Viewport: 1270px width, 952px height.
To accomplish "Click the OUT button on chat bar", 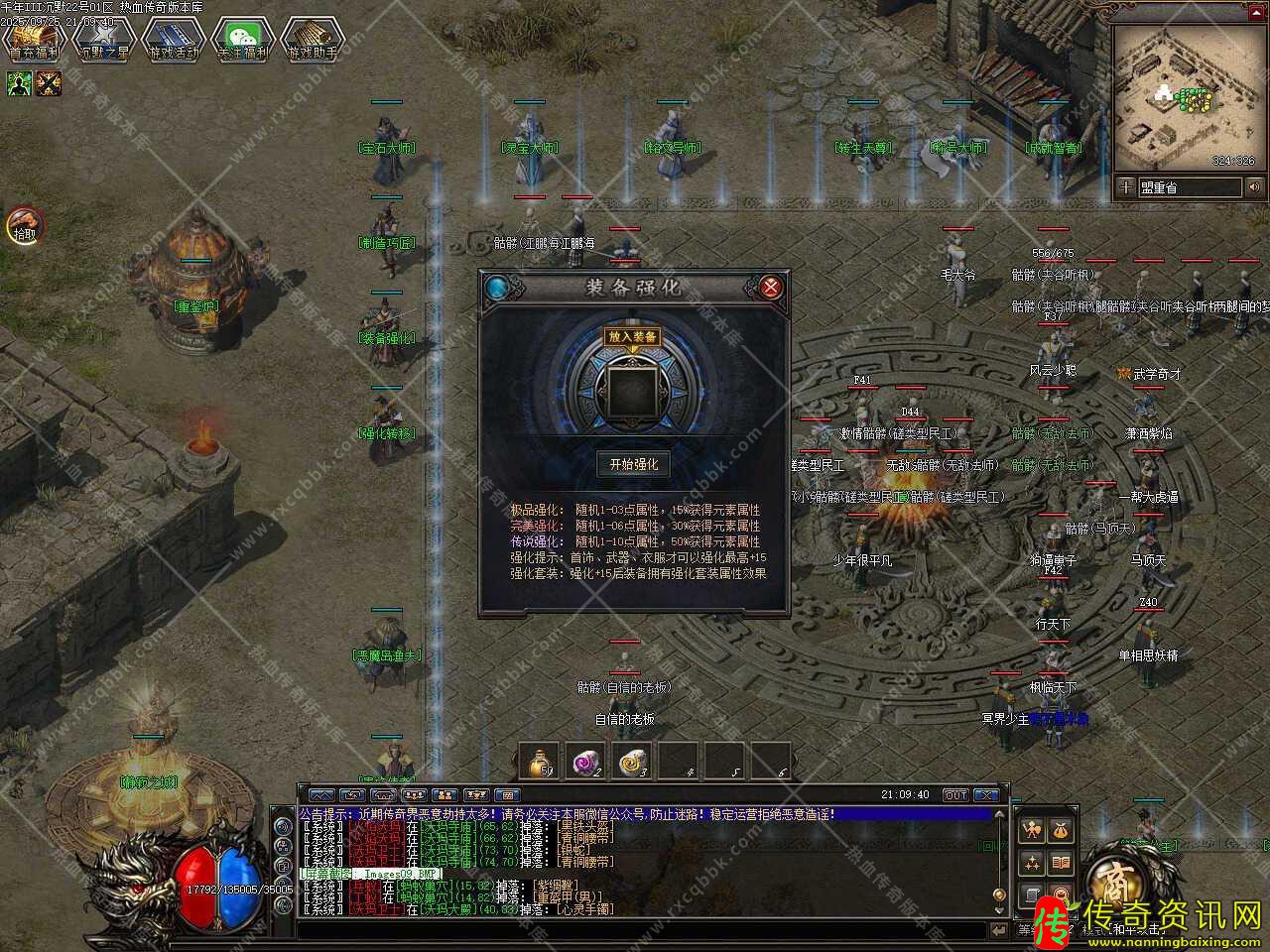I will [955, 795].
